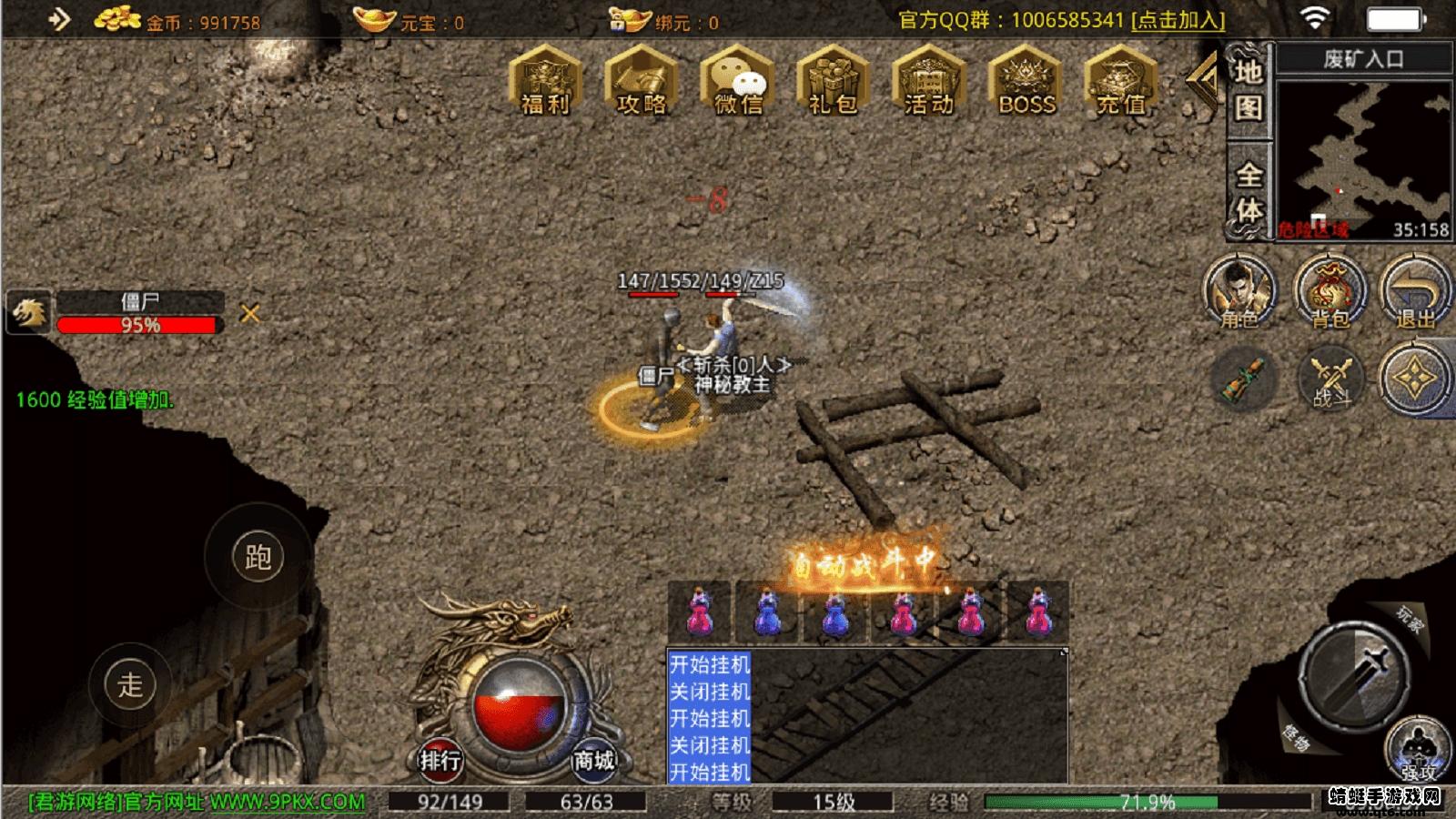Switch to the 全体 tab
Image resolution: width=1456 pixels, height=819 pixels.
[1250, 188]
